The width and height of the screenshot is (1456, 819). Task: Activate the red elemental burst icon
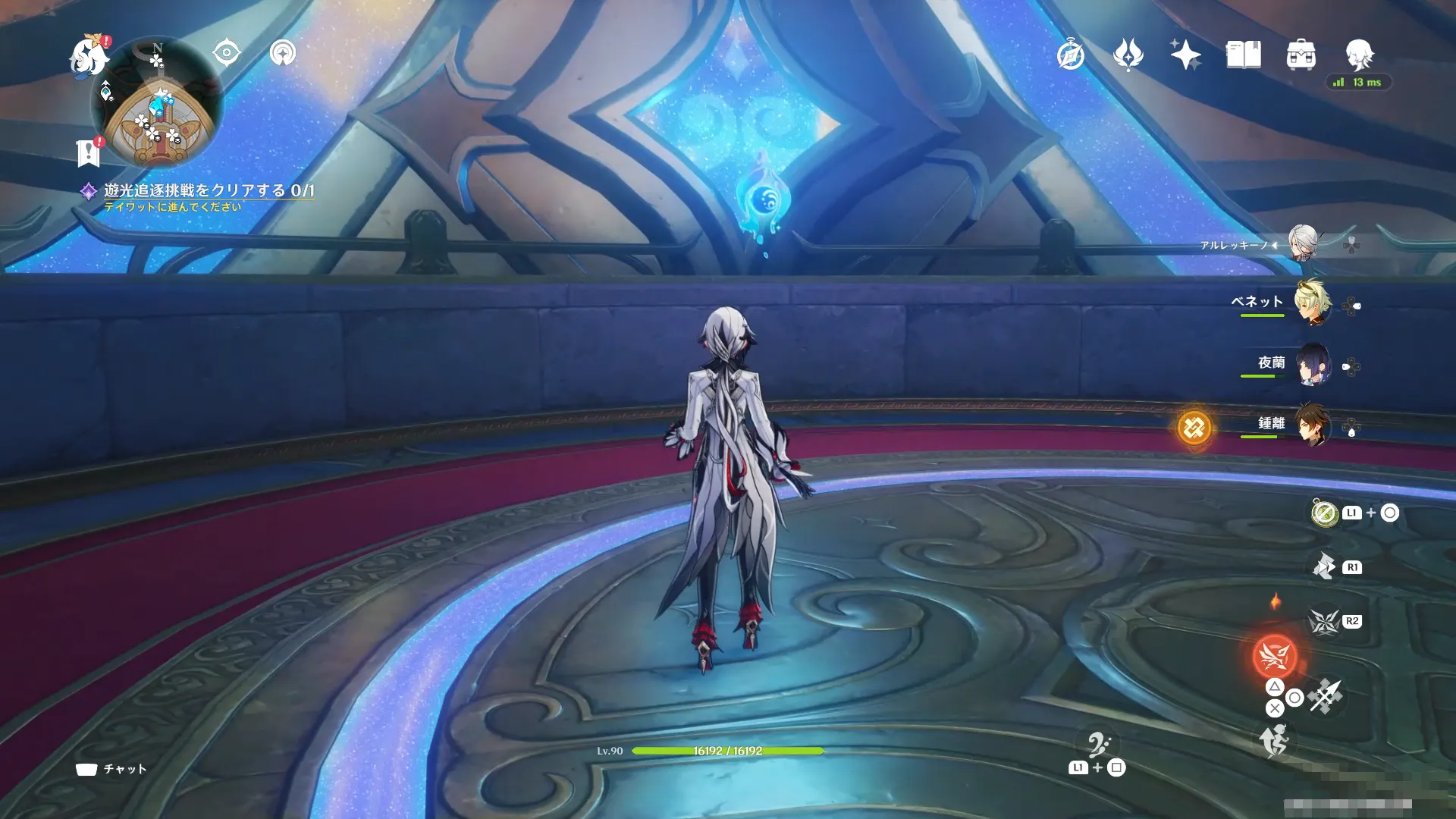click(1275, 656)
